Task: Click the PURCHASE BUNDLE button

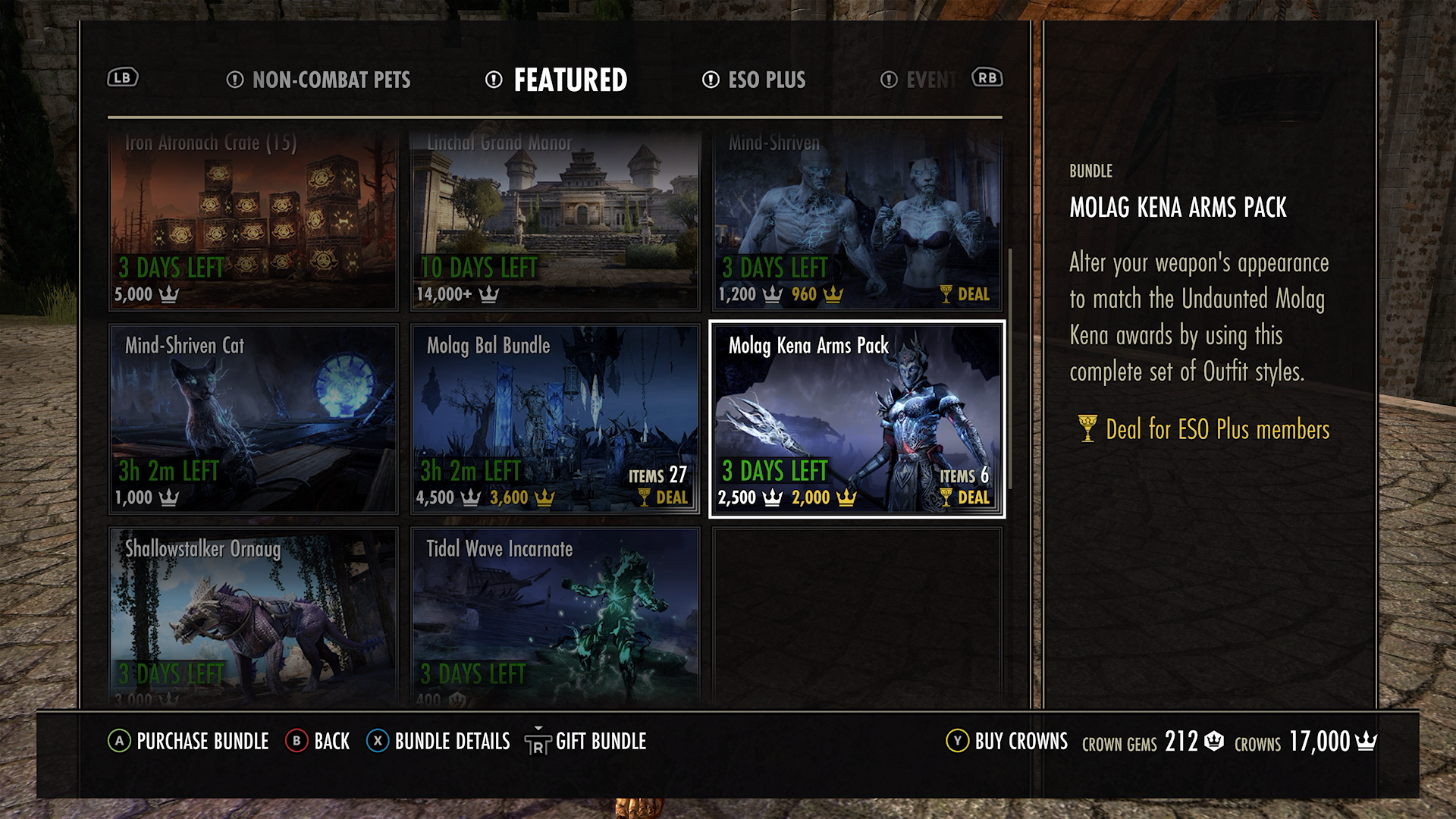Action: pos(200,742)
